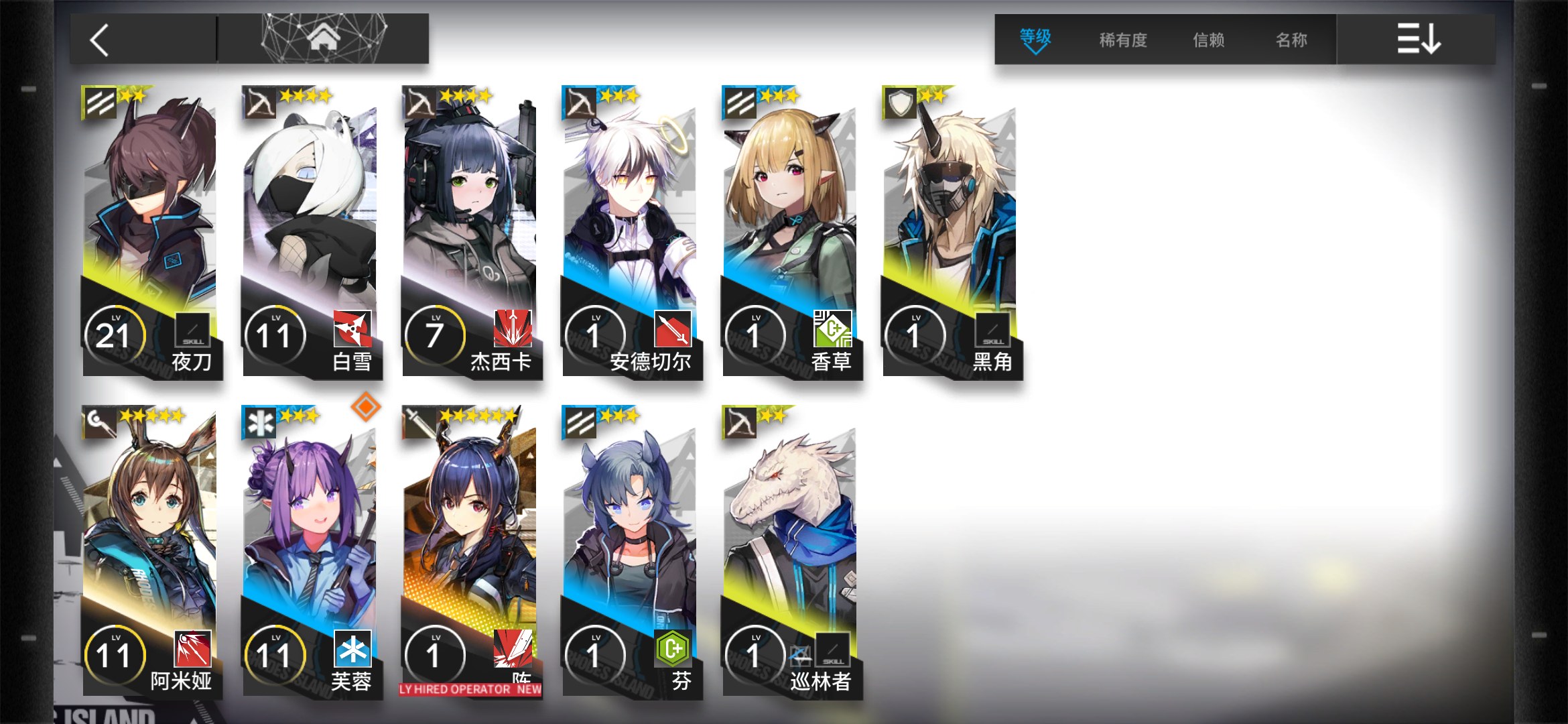Toggle the sort order direction
Image resolution: width=1568 pixels, height=724 pixels.
pyautogui.click(x=1418, y=40)
